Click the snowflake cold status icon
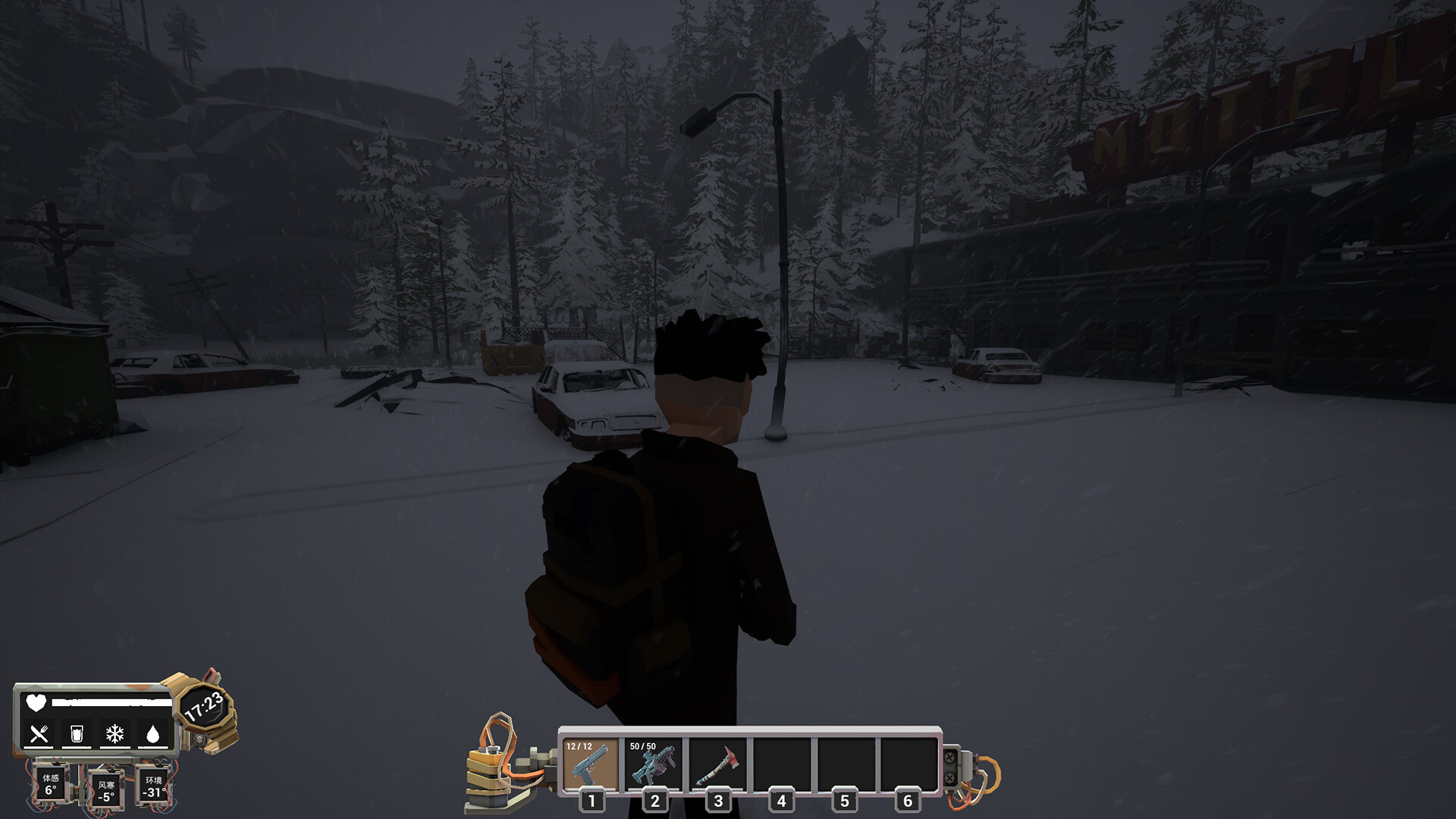Screen dimensions: 1456x819 point(115,733)
